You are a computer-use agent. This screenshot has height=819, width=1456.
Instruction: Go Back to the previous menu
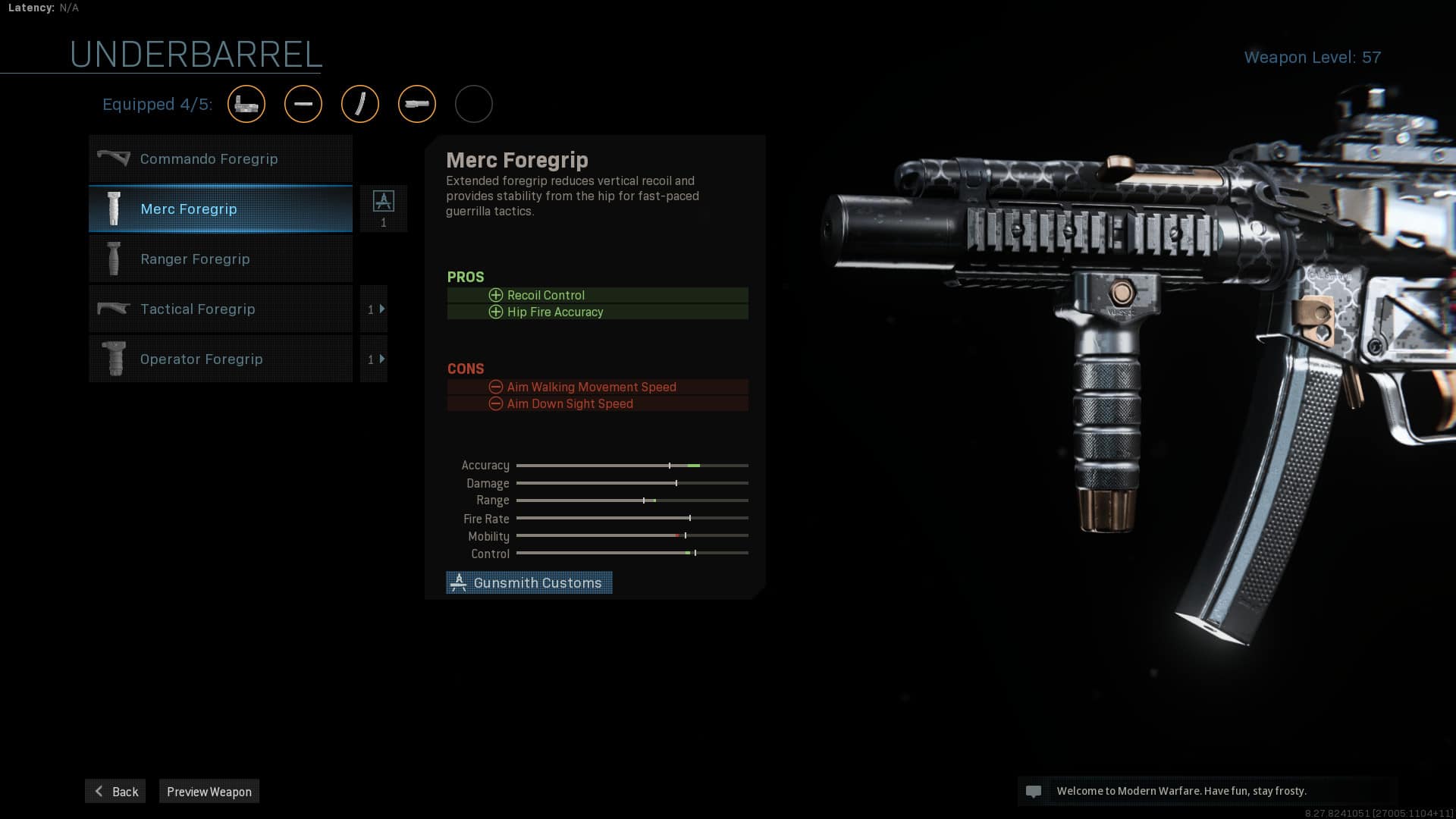pos(115,791)
